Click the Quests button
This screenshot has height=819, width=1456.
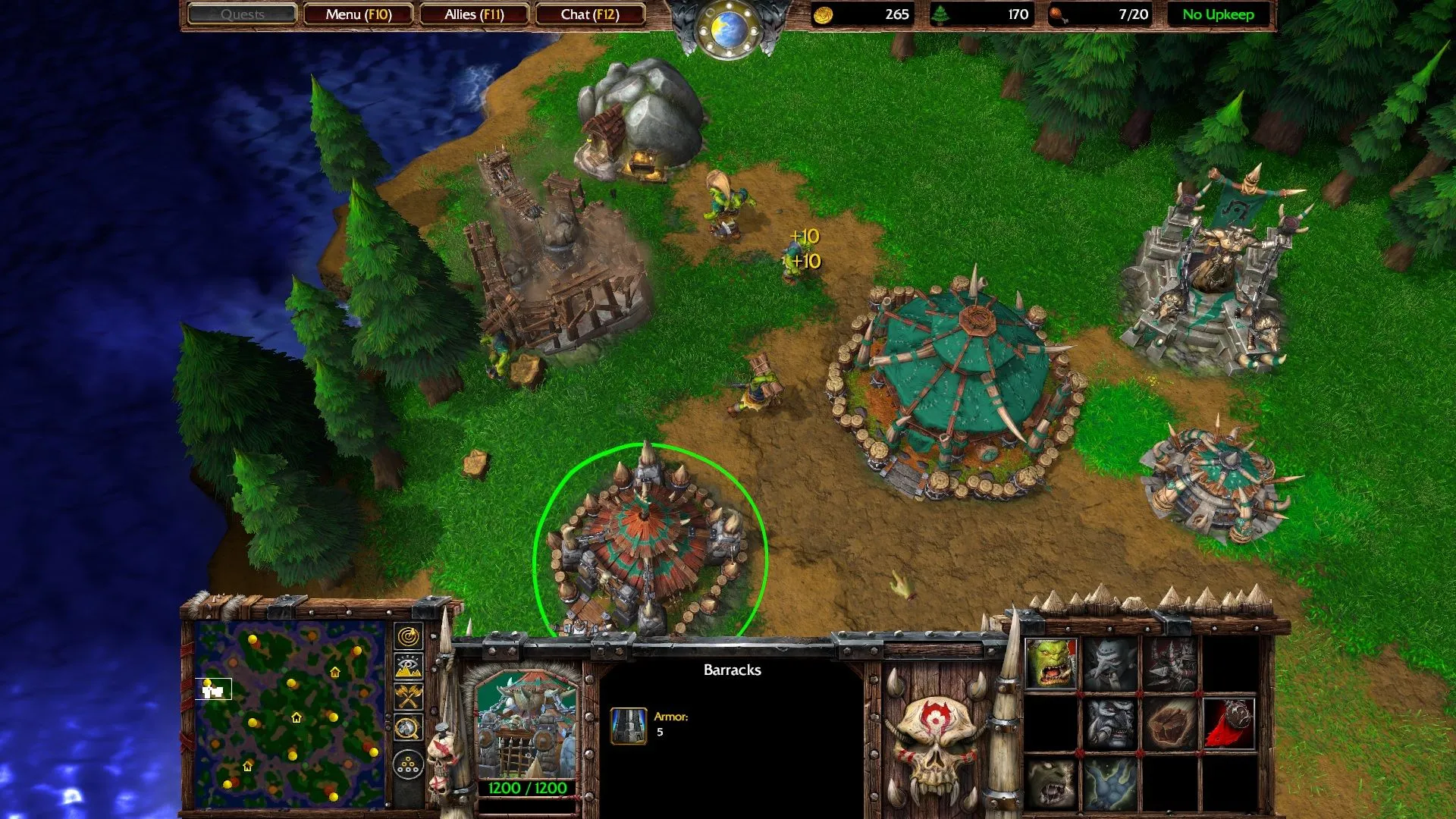click(243, 14)
